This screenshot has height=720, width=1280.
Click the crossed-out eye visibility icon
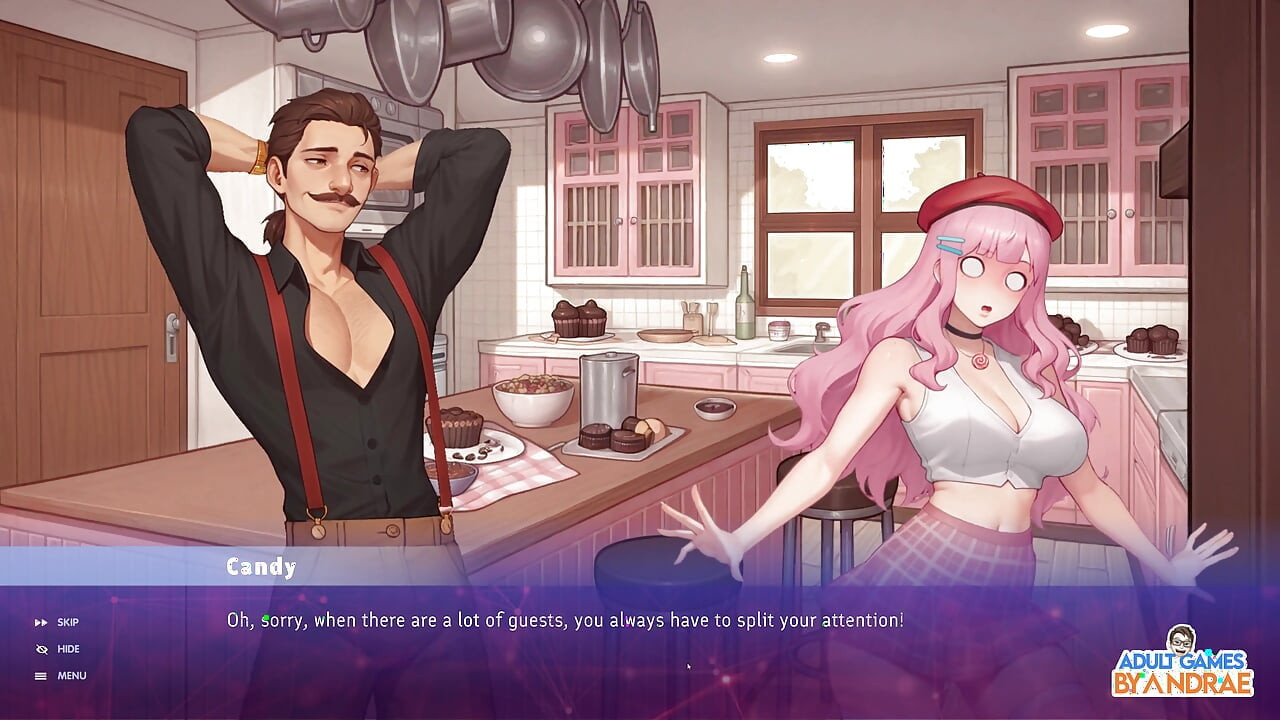(x=41, y=649)
